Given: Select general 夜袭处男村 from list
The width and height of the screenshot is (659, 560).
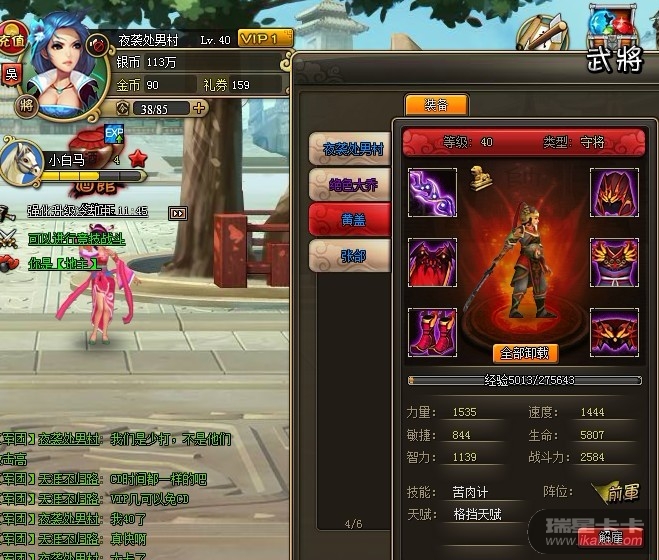Looking at the screenshot, I should (x=350, y=149).
